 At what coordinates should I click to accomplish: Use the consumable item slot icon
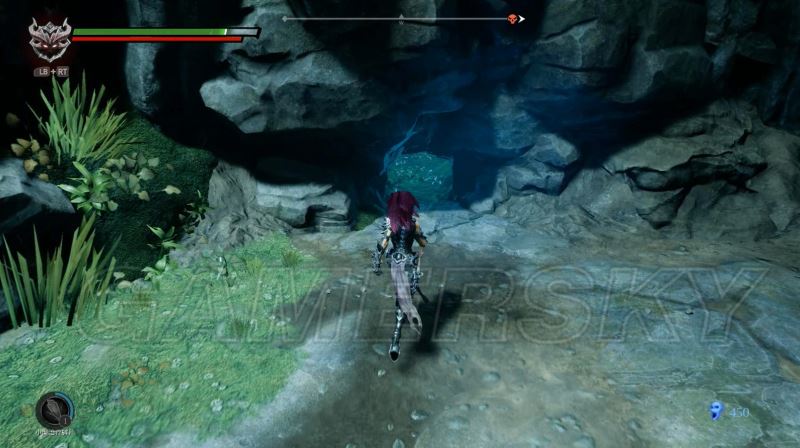pyautogui.click(x=53, y=410)
